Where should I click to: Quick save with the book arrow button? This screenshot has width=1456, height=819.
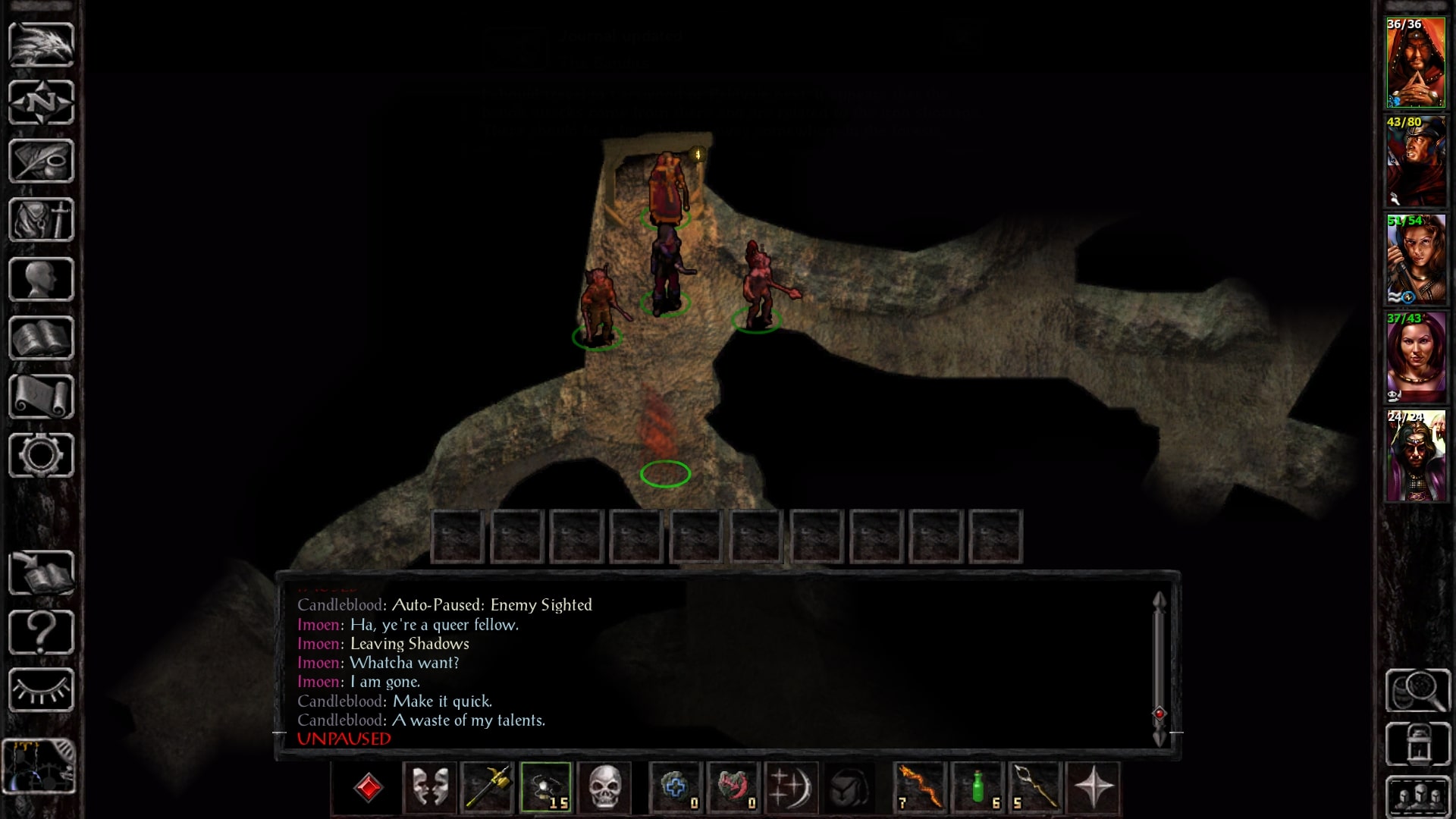tap(41, 573)
